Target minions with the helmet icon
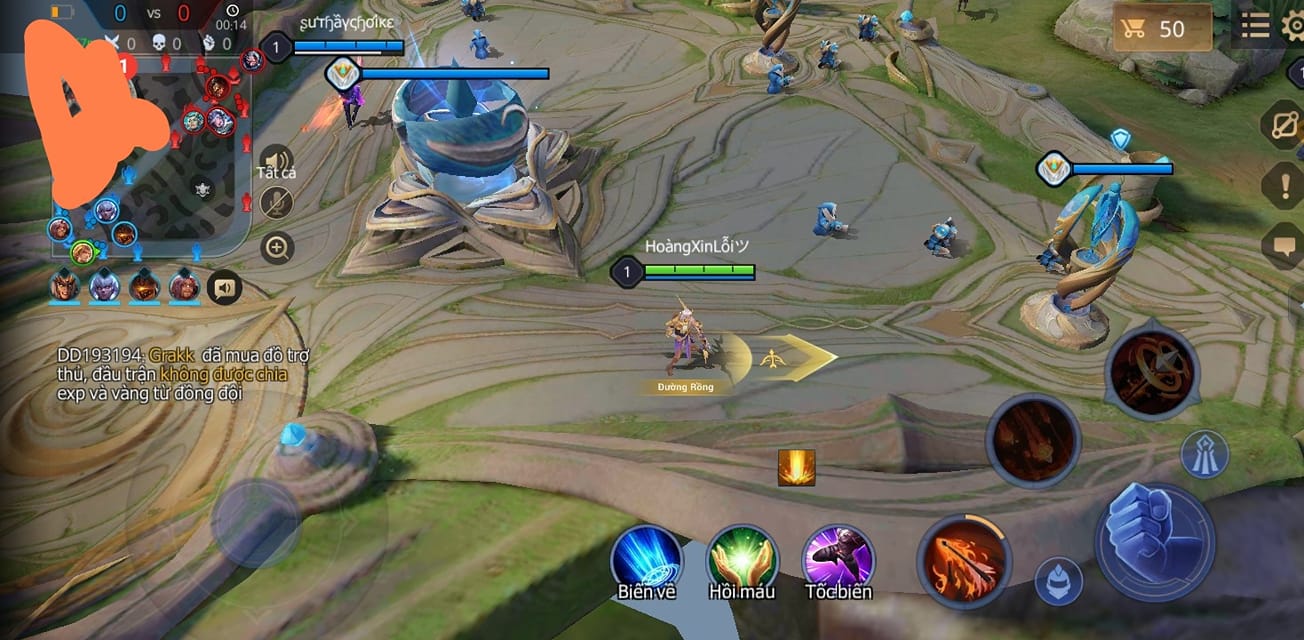 click(x=1058, y=581)
